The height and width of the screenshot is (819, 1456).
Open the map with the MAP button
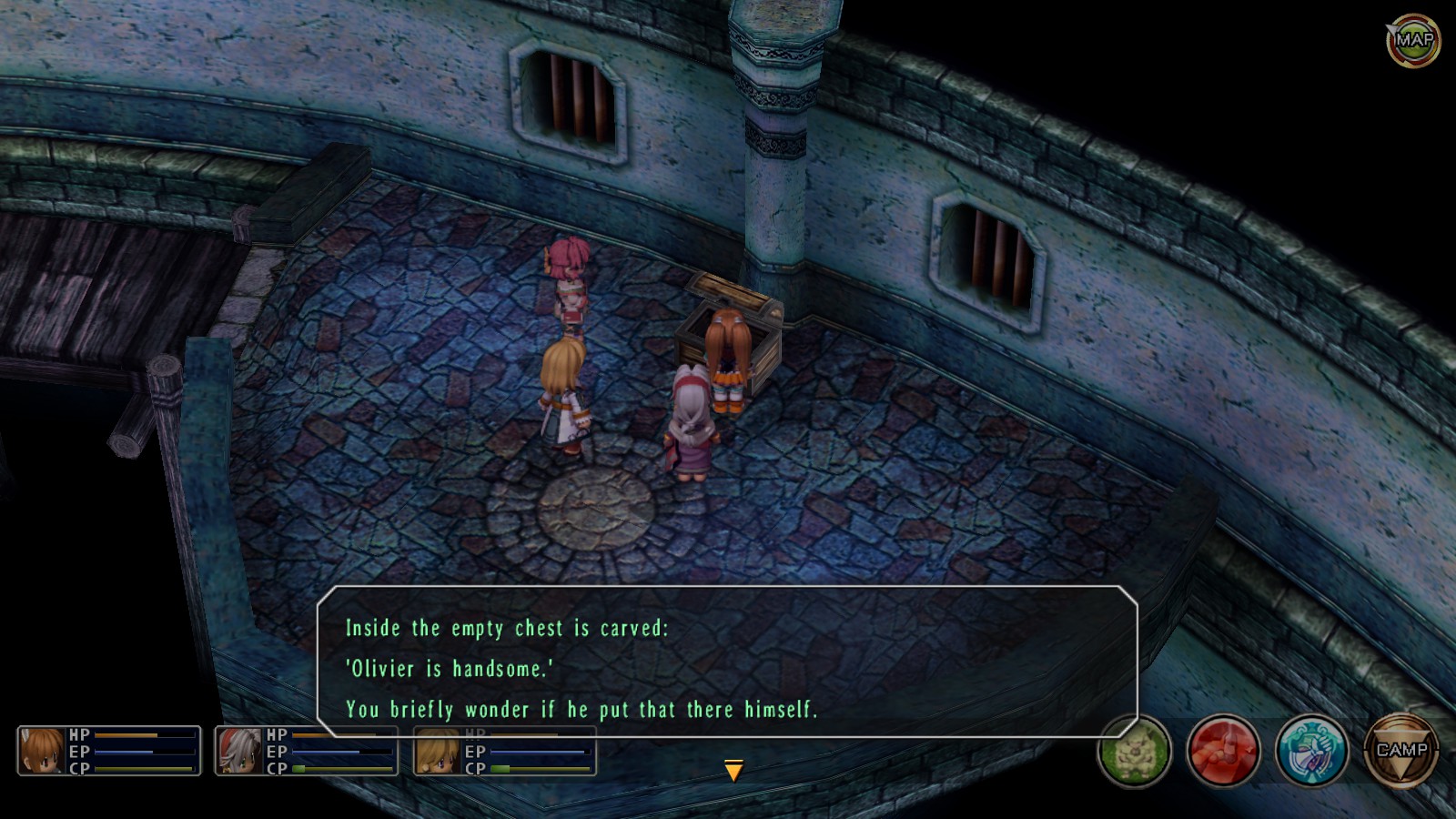[1413, 40]
